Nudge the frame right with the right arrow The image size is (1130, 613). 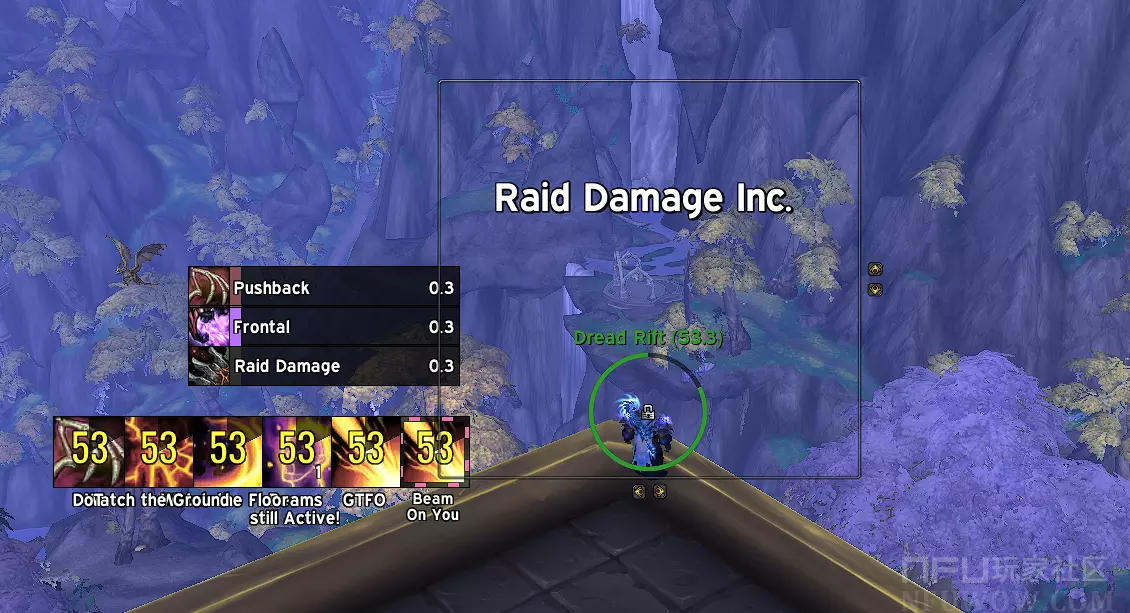tap(660, 491)
